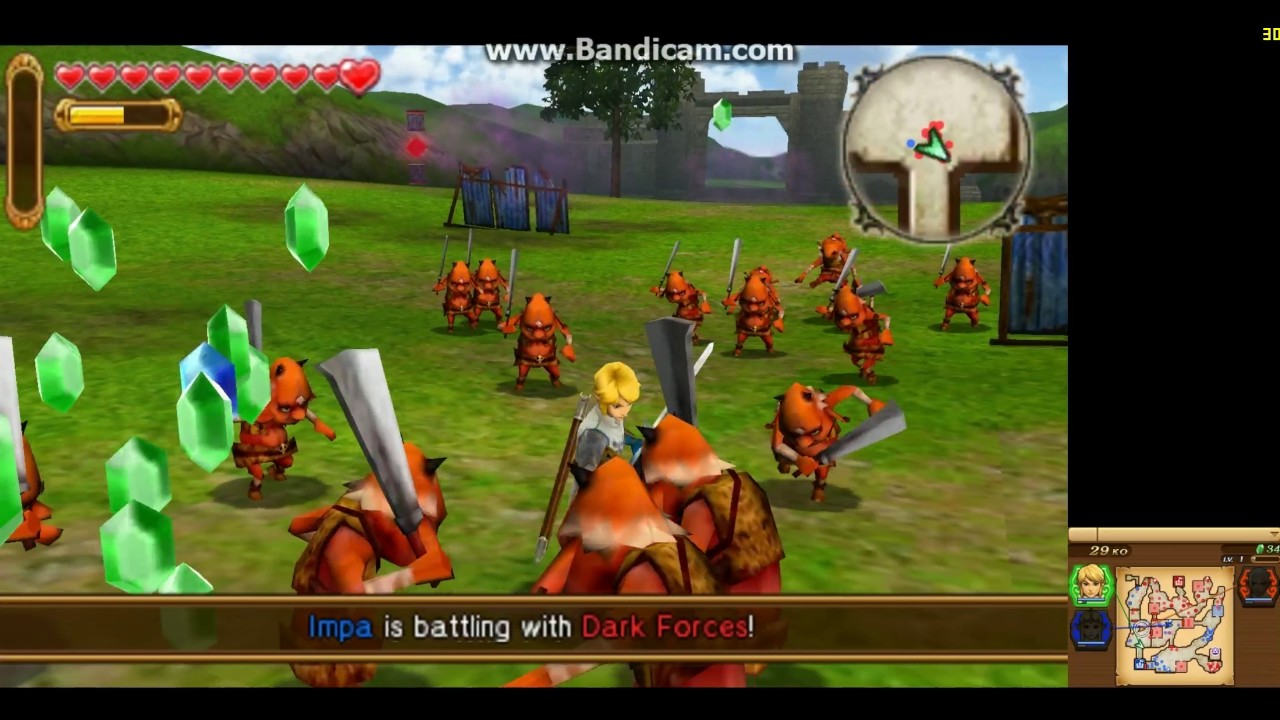Screen dimensions: 1280x720
Task: Click the Impa name in the battle message
Action: pyautogui.click(x=340, y=627)
